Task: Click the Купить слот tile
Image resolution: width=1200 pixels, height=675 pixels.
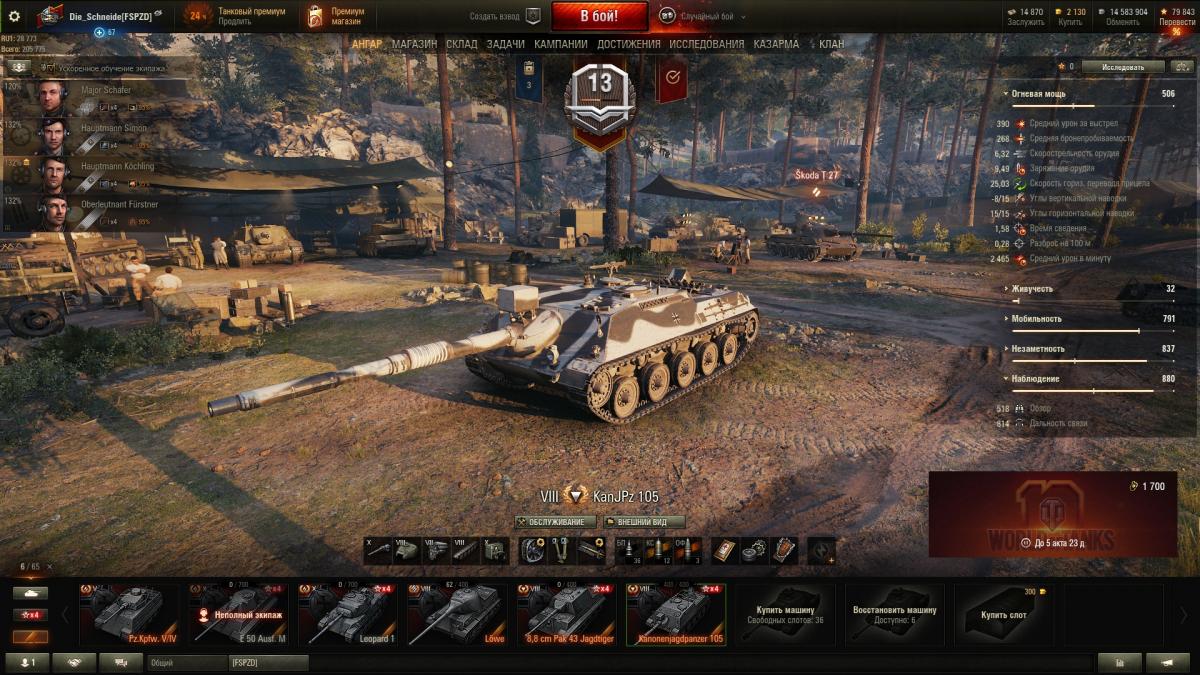Action: point(1003,614)
